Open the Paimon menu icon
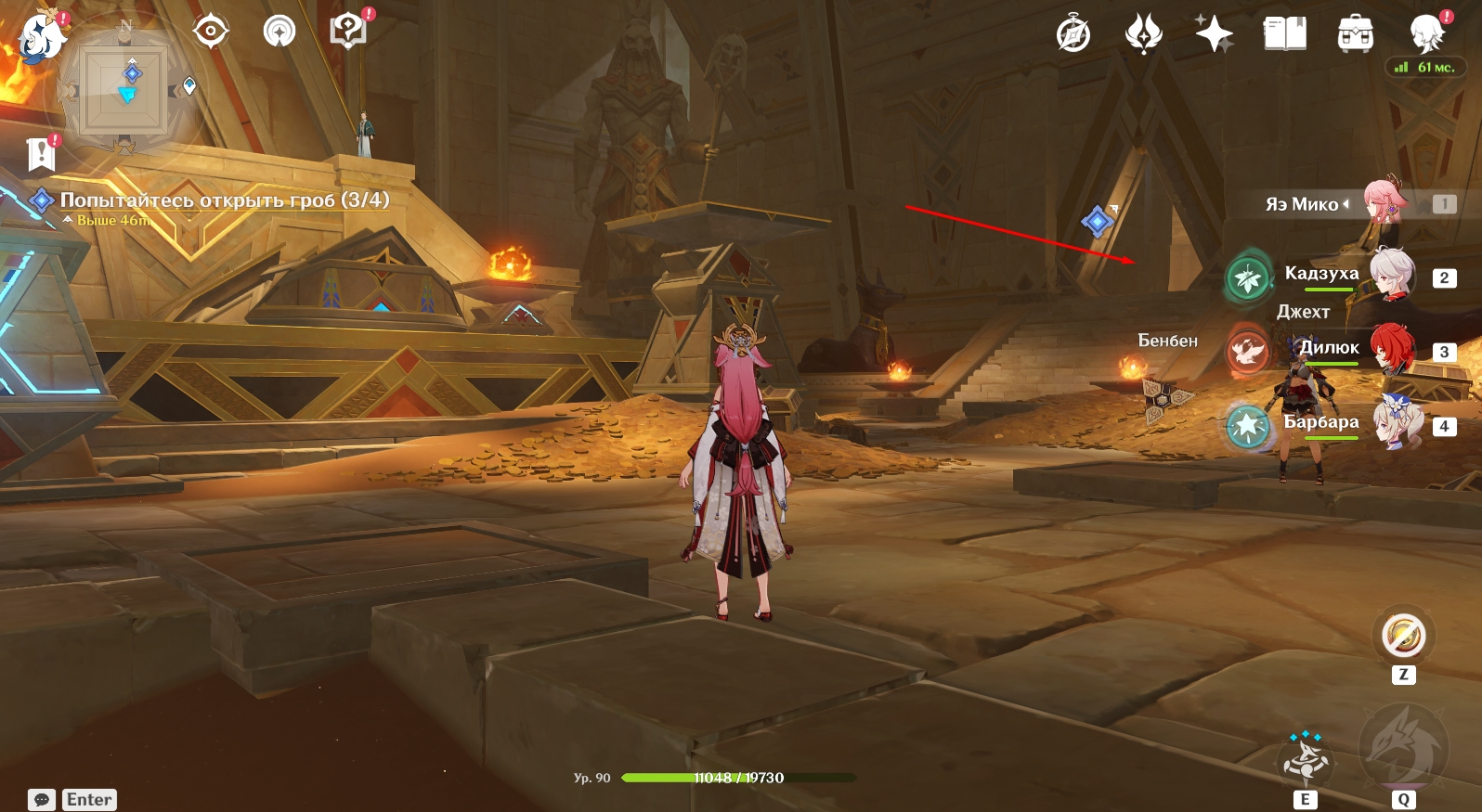Image resolution: width=1482 pixels, height=812 pixels. pyautogui.click(x=42, y=37)
